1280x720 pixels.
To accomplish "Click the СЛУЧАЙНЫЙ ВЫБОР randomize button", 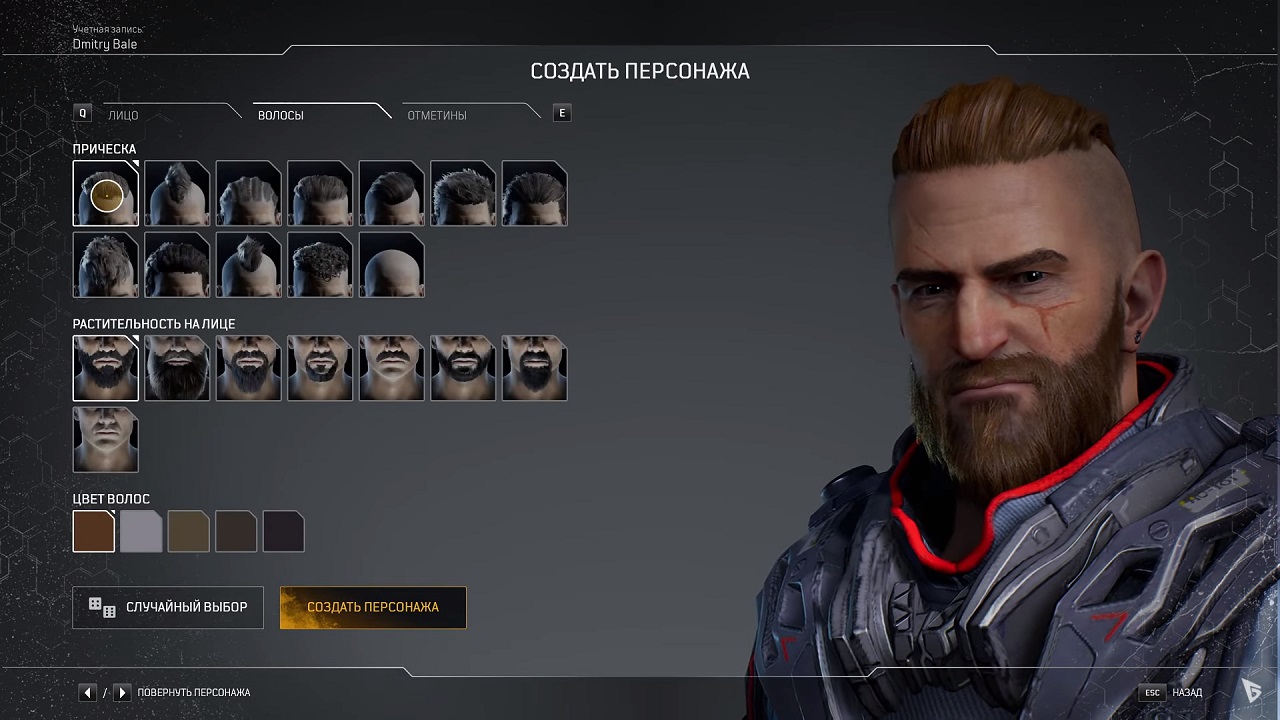I will point(168,607).
